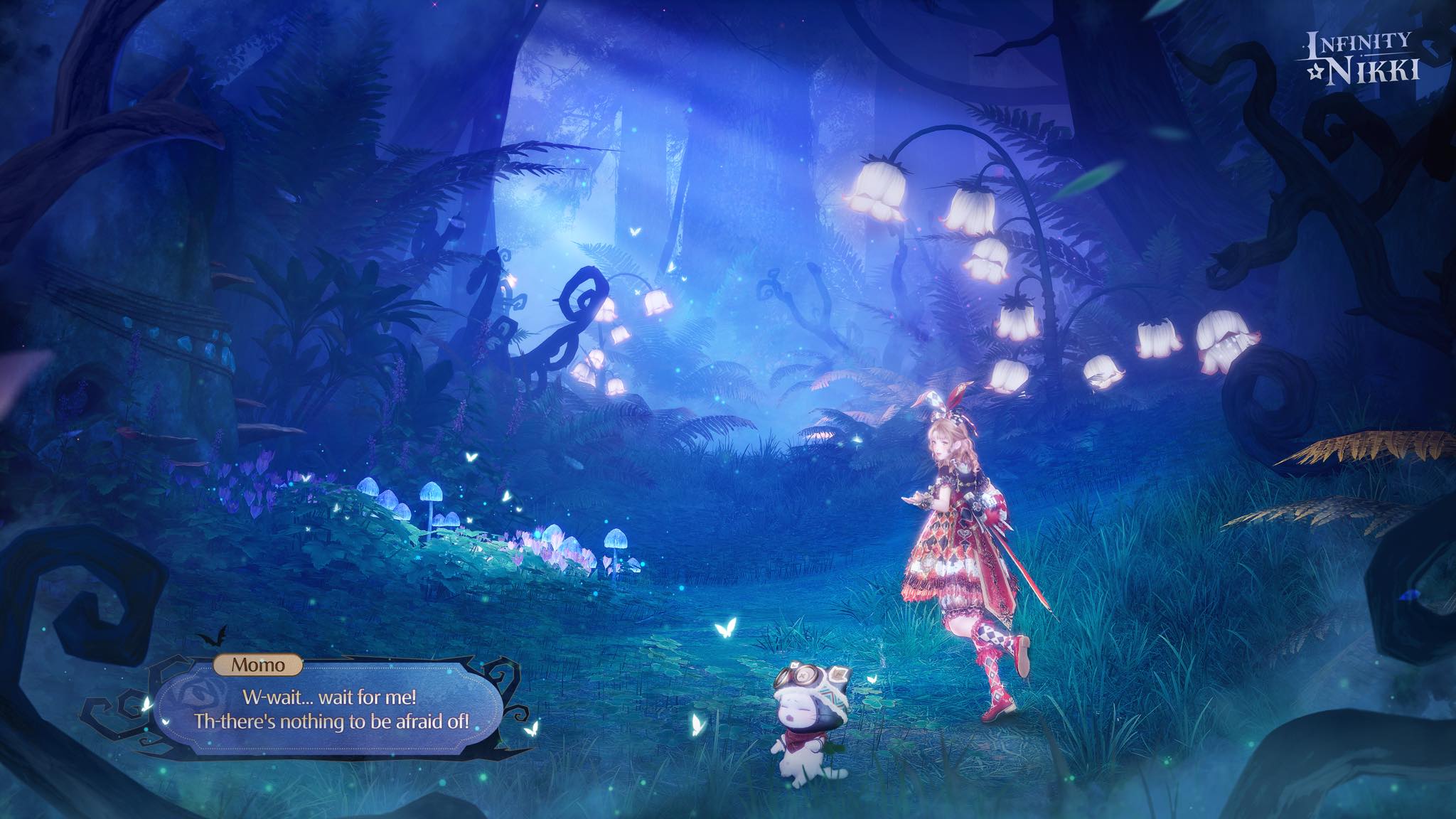Advance Momo's dialogue box
The image size is (1456, 819).
[331, 709]
